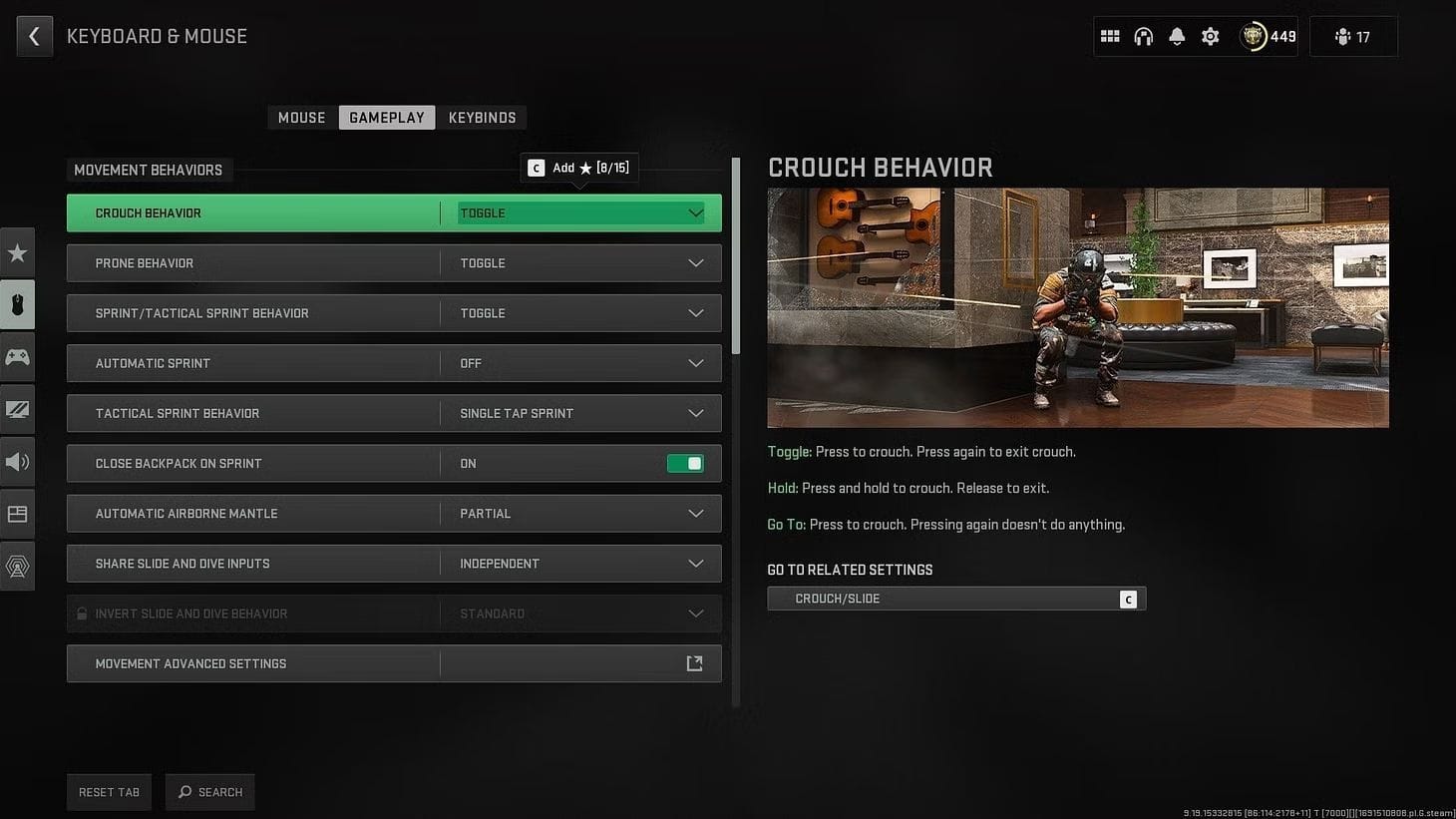1456x819 pixels.
Task: Open Automatic Airborne Mantle dropdown
Action: tap(580, 514)
